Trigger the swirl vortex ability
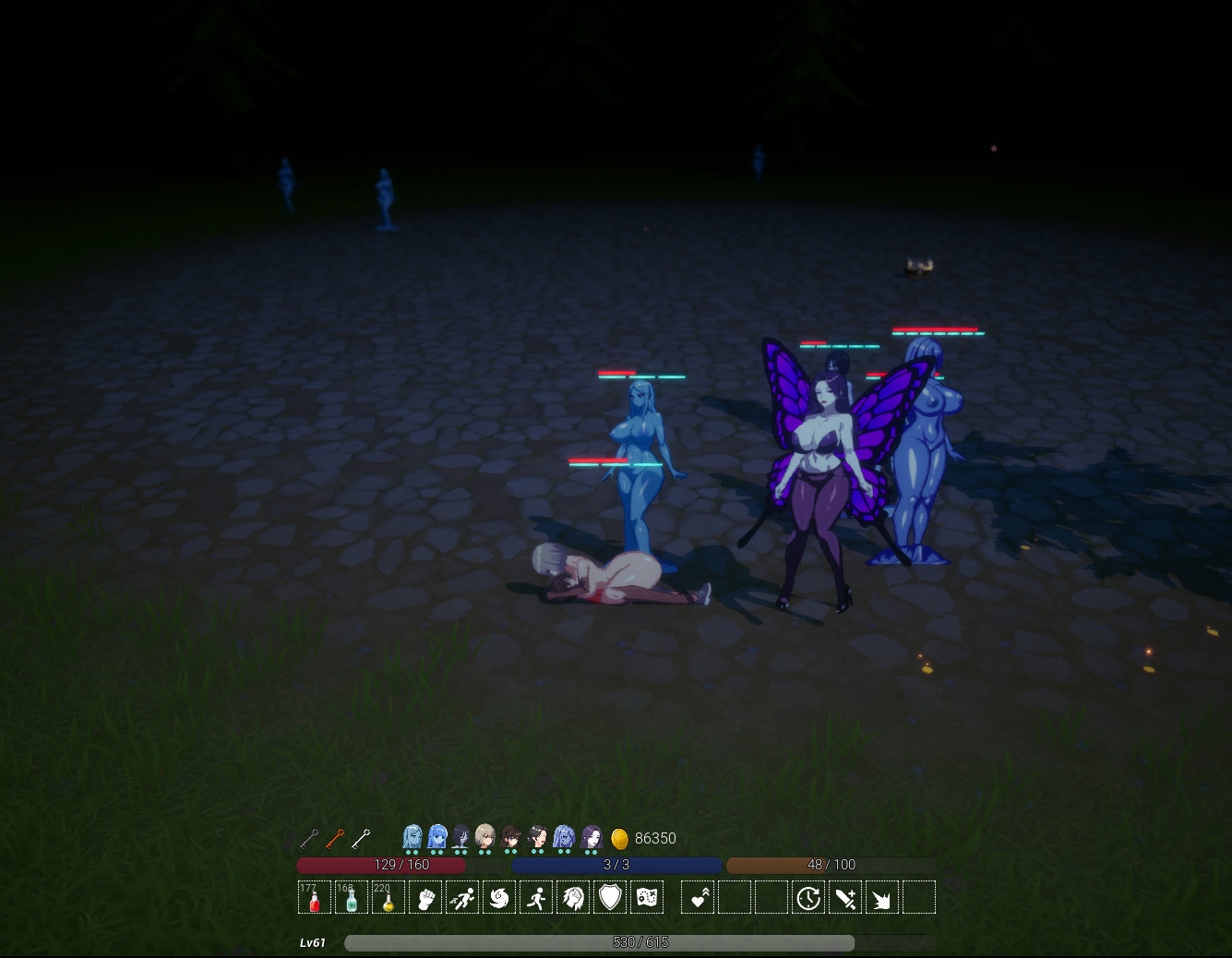This screenshot has width=1232, height=958. click(499, 898)
